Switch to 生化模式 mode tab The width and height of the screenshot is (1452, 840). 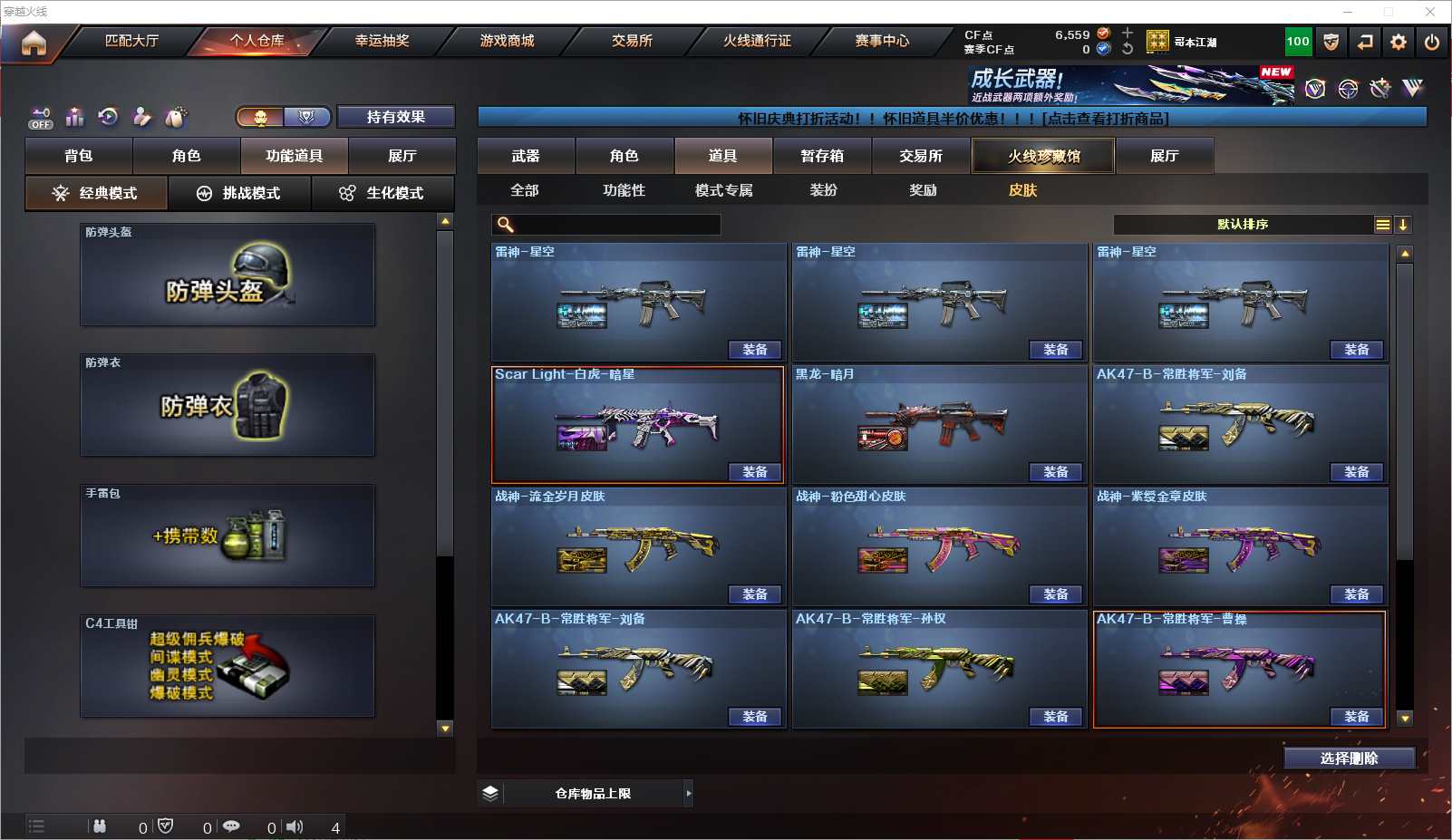(382, 193)
